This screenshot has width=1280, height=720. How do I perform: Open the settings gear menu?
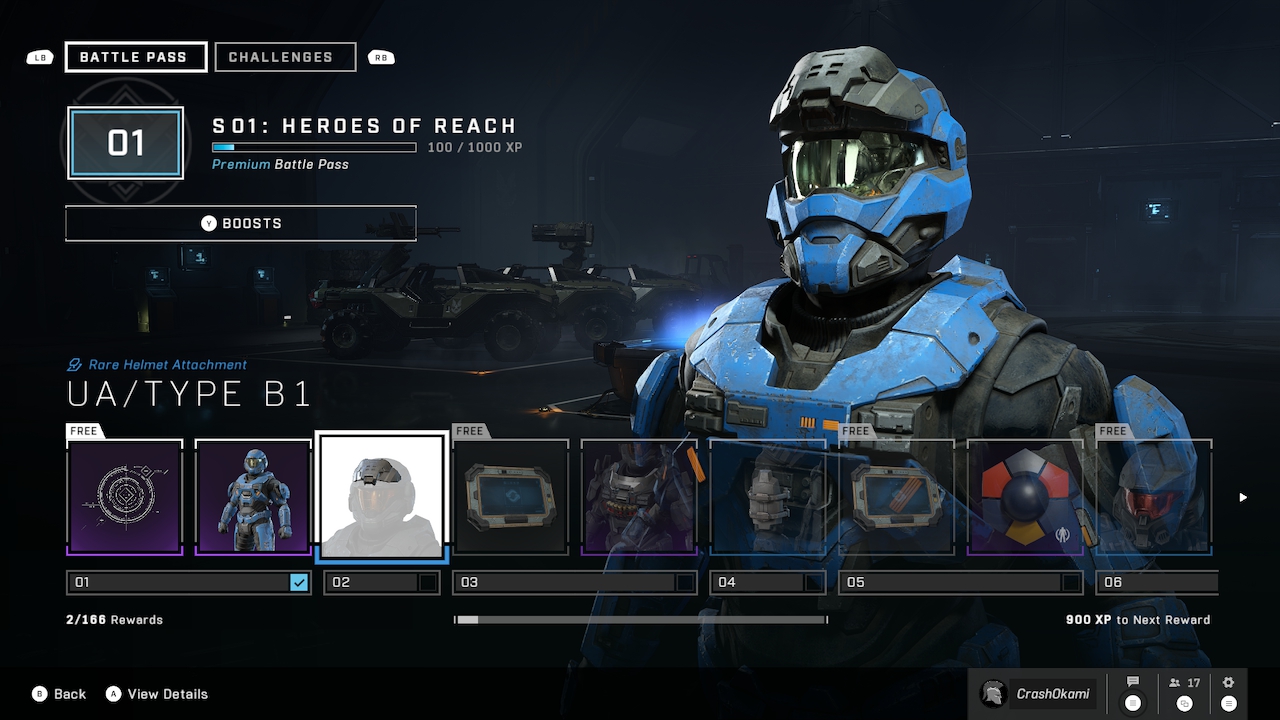pos(1228,692)
